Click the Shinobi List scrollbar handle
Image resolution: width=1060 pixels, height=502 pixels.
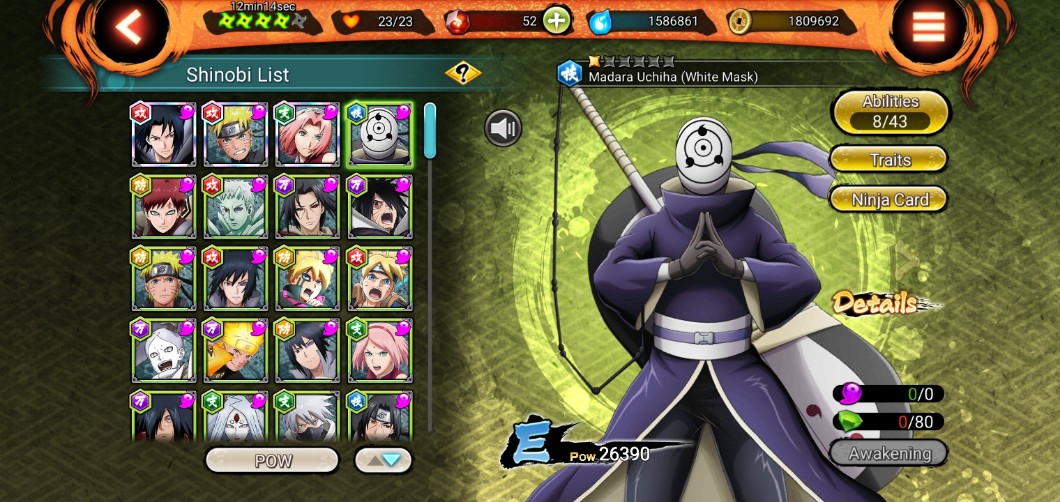click(430, 130)
